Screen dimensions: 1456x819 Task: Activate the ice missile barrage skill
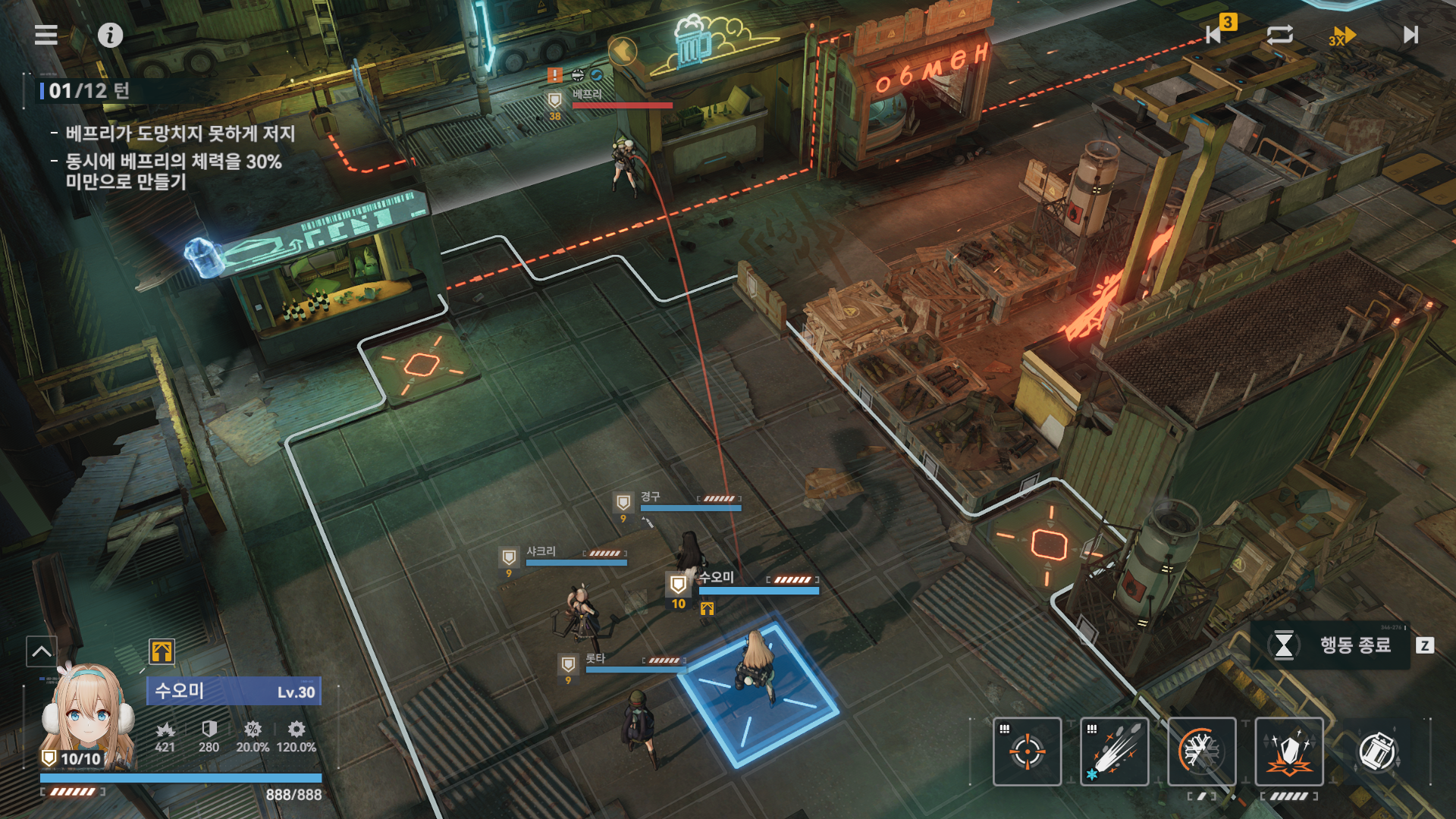[x=1114, y=751]
